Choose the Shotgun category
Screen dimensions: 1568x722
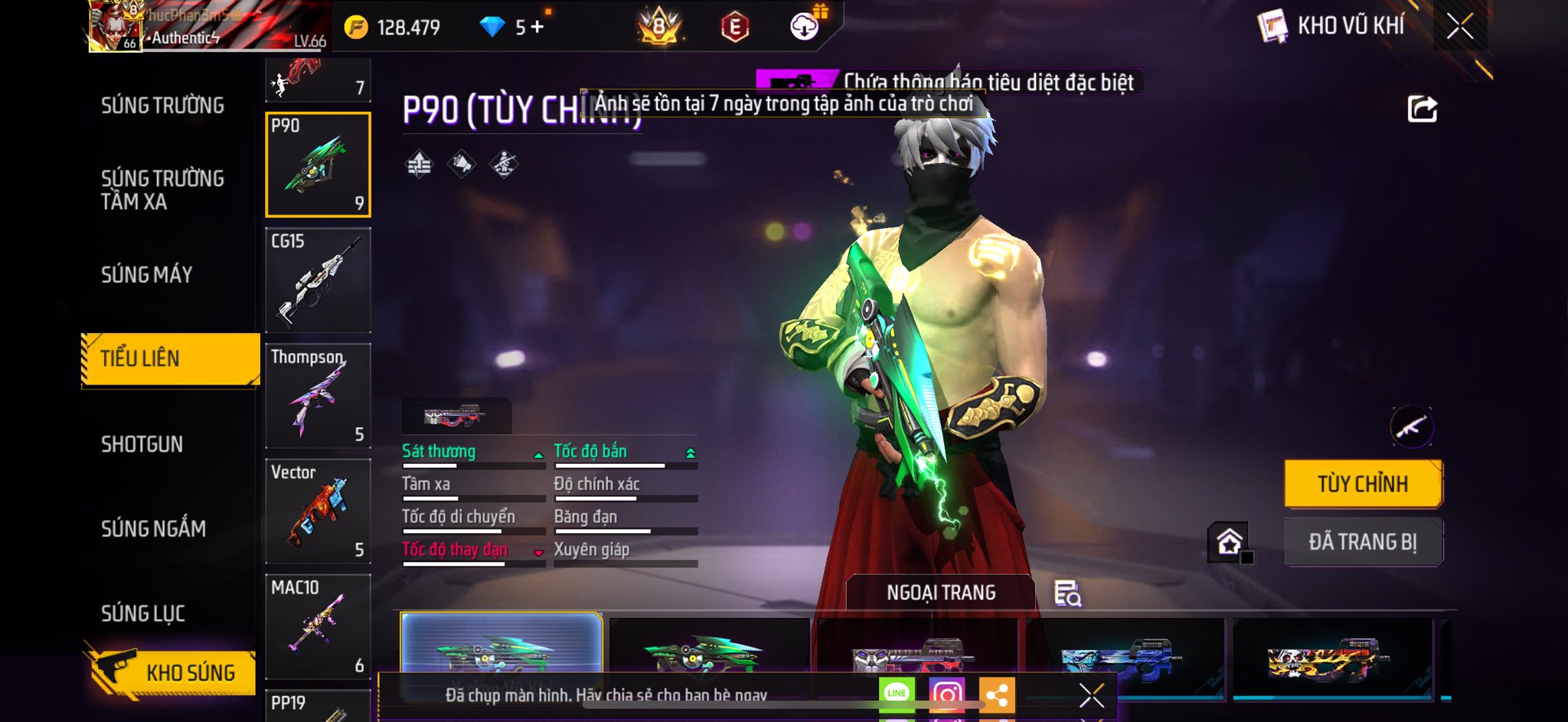pos(142,445)
